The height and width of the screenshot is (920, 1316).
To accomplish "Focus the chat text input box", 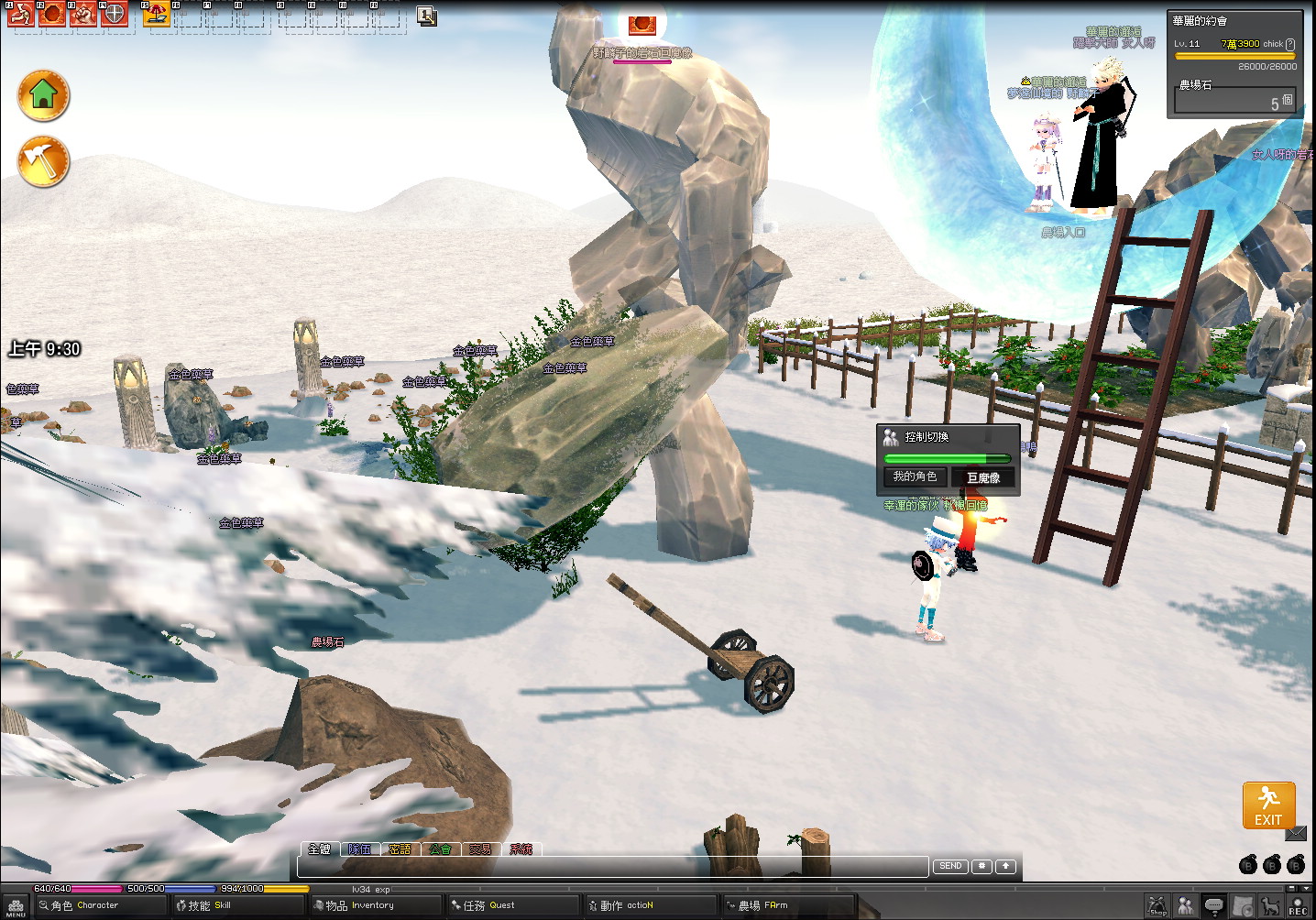I will point(612,867).
